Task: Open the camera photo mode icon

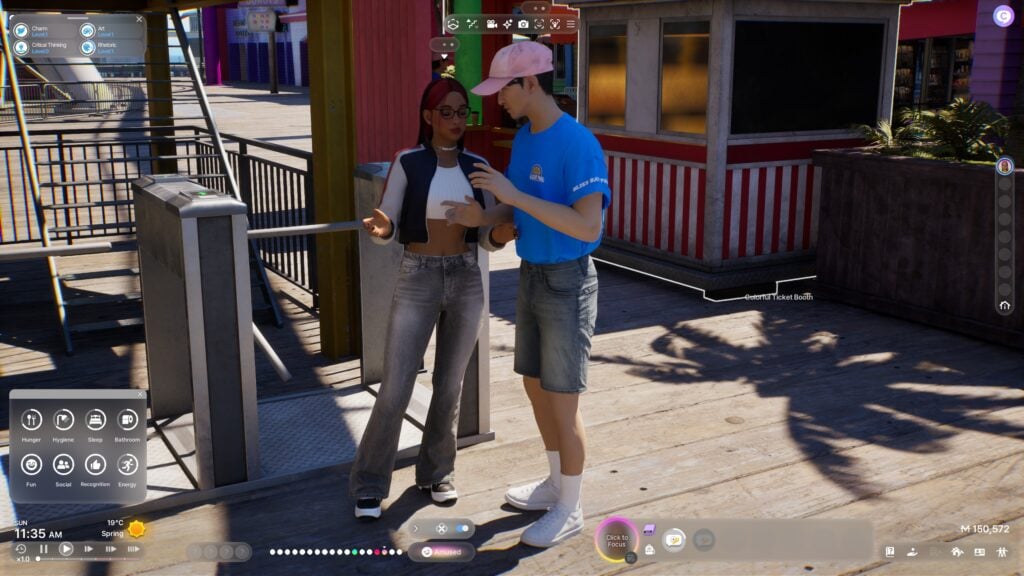Action: 523,23
